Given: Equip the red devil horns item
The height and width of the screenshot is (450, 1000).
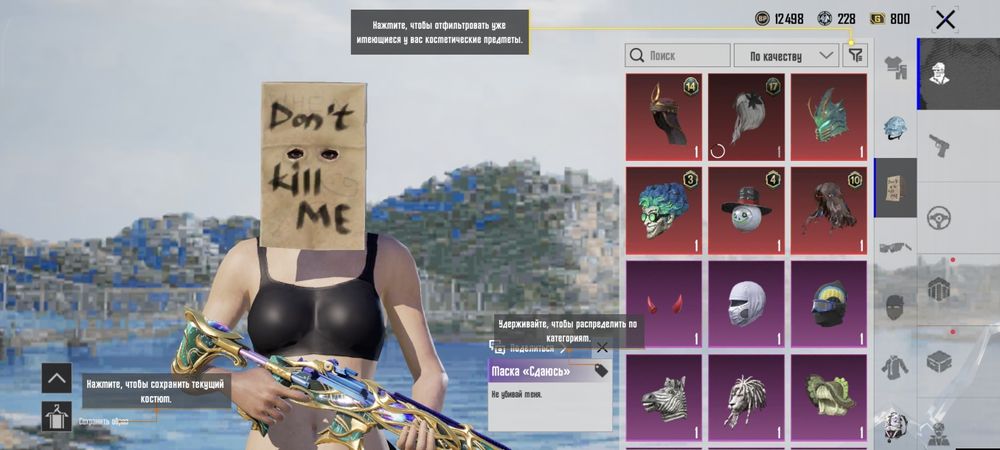Looking at the screenshot, I should point(664,303).
